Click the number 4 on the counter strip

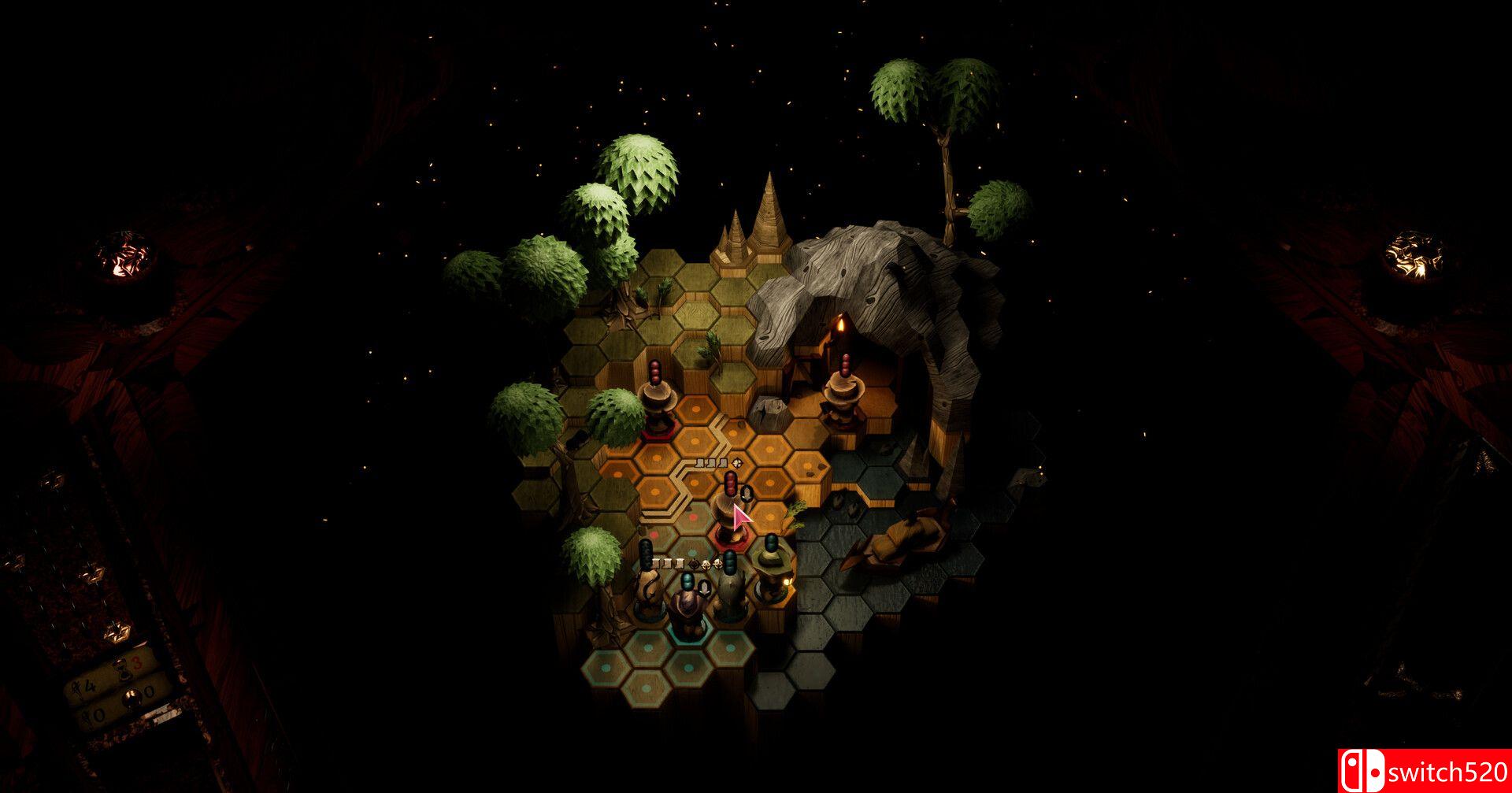(x=89, y=685)
